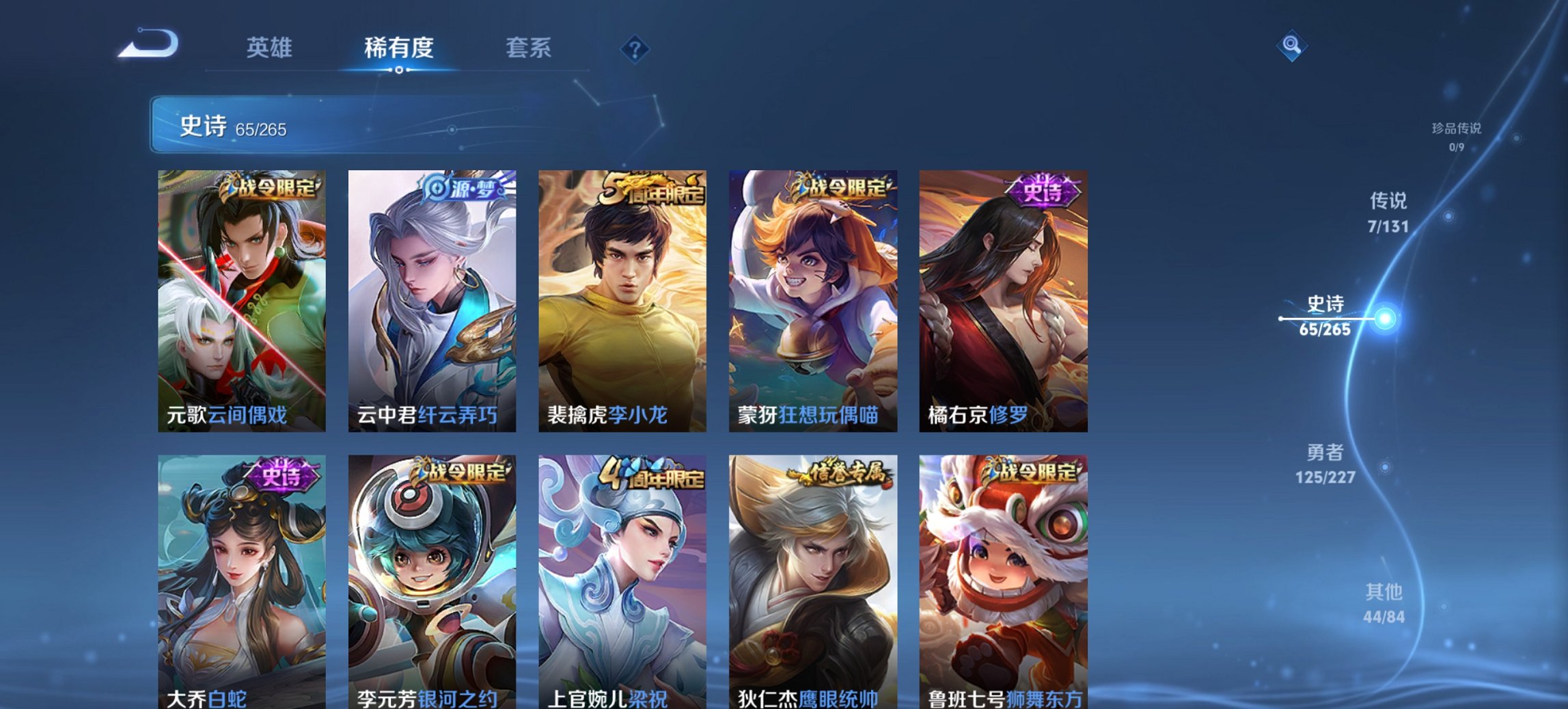Click the back arrow in the top left
Screen dimensions: 1568x709
click(x=149, y=44)
